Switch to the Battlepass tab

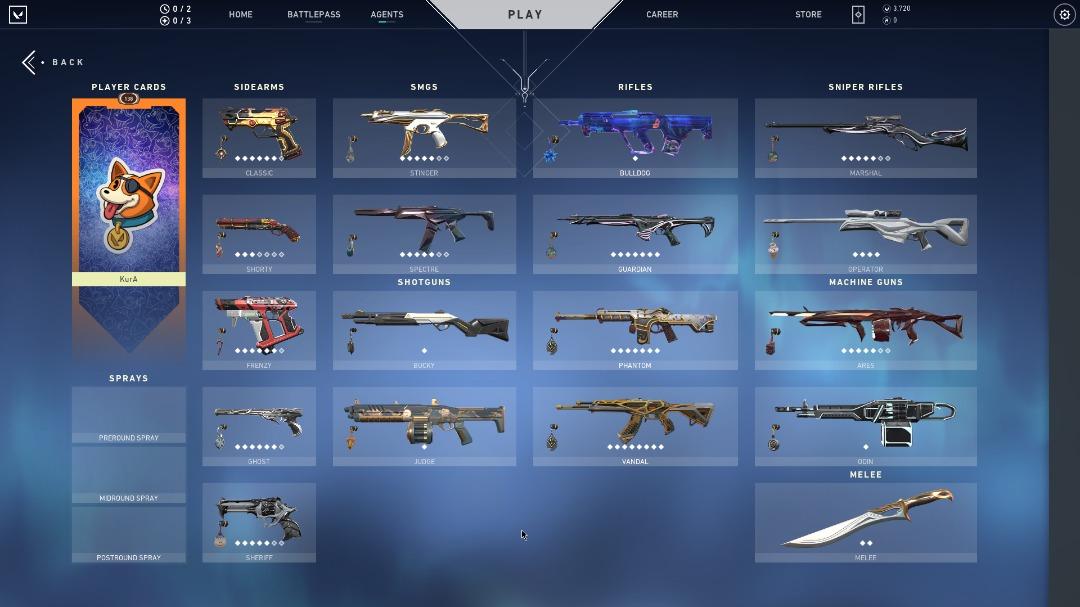[x=313, y=15]
